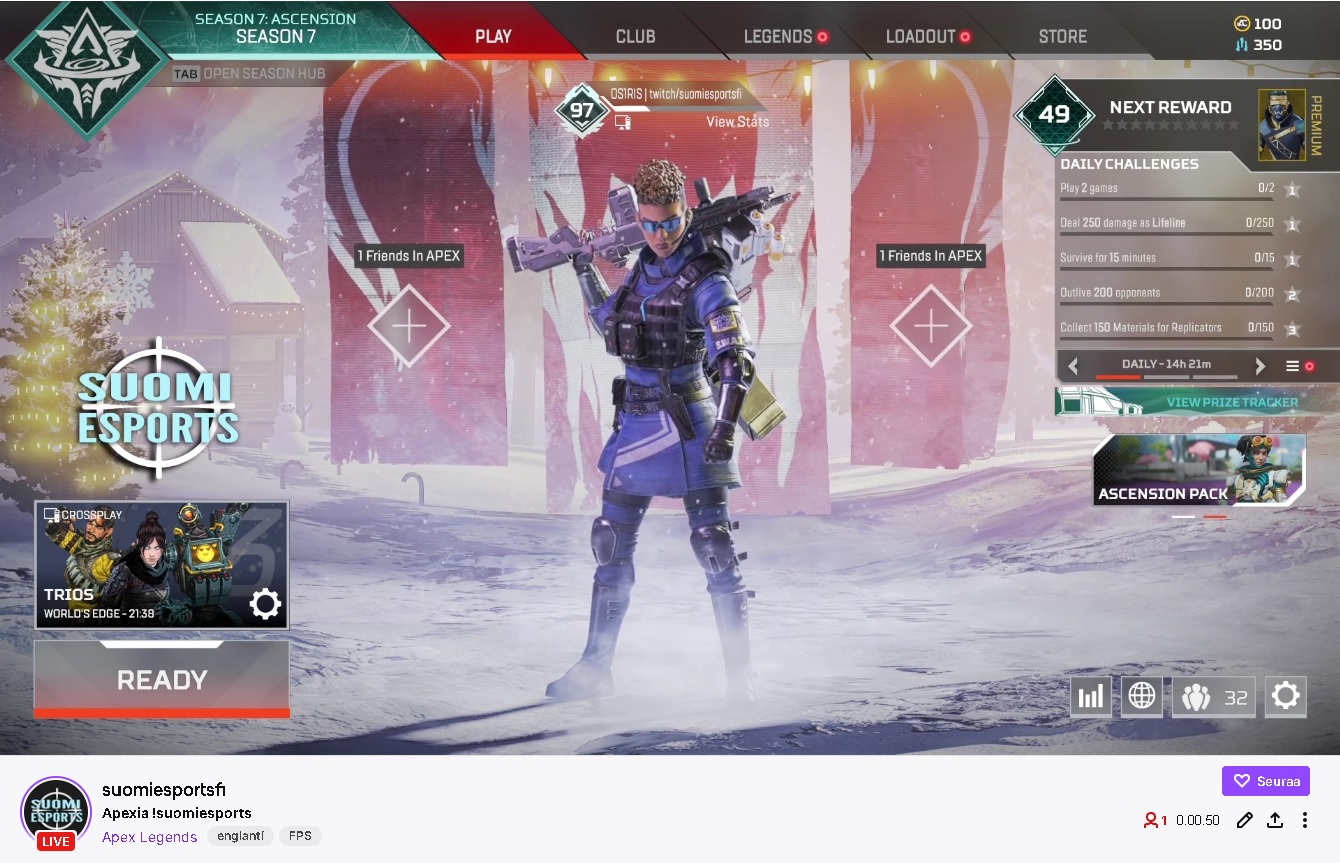
Task: Go to the Loadout tab
Action: (x=921, y=37)
